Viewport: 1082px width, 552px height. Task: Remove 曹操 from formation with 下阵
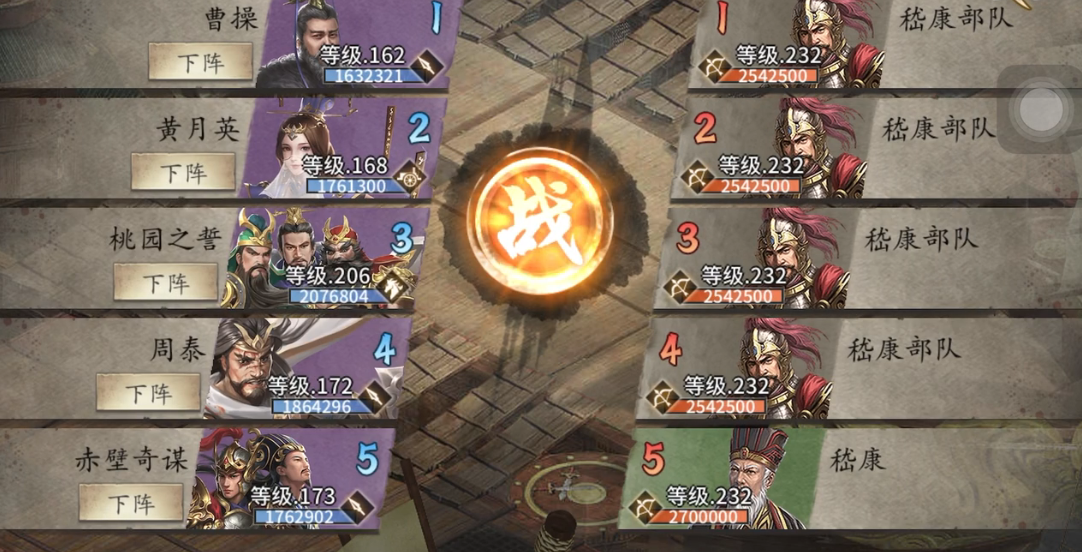201,62
